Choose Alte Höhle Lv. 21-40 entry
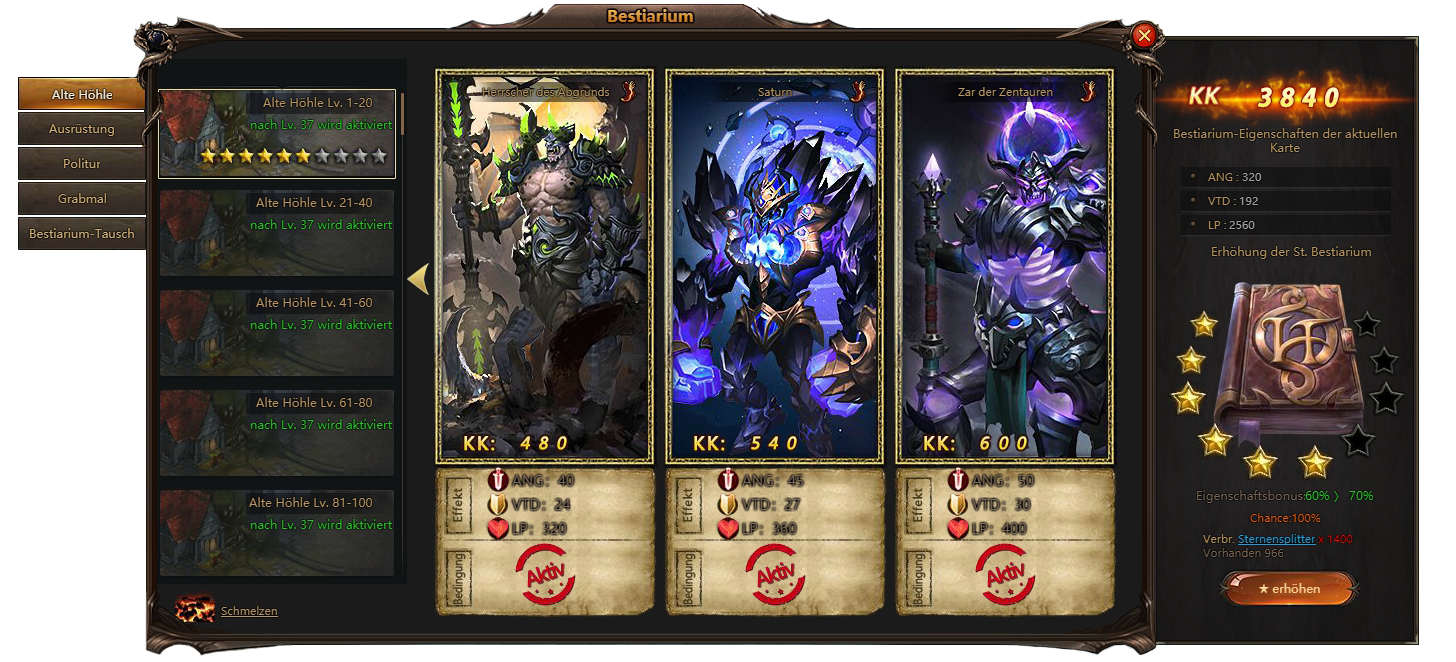Screen dimensions: 1456x662 (x=277, y=233)
